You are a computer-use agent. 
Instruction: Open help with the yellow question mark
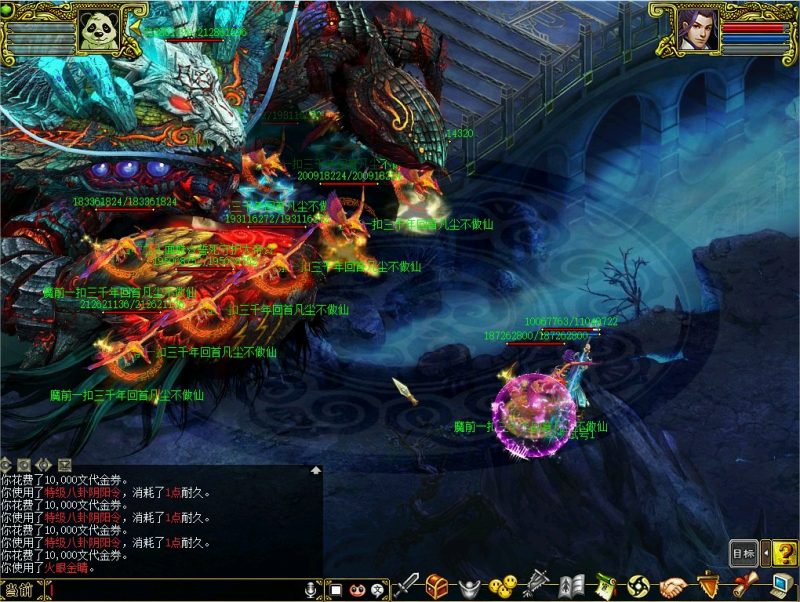785,552
